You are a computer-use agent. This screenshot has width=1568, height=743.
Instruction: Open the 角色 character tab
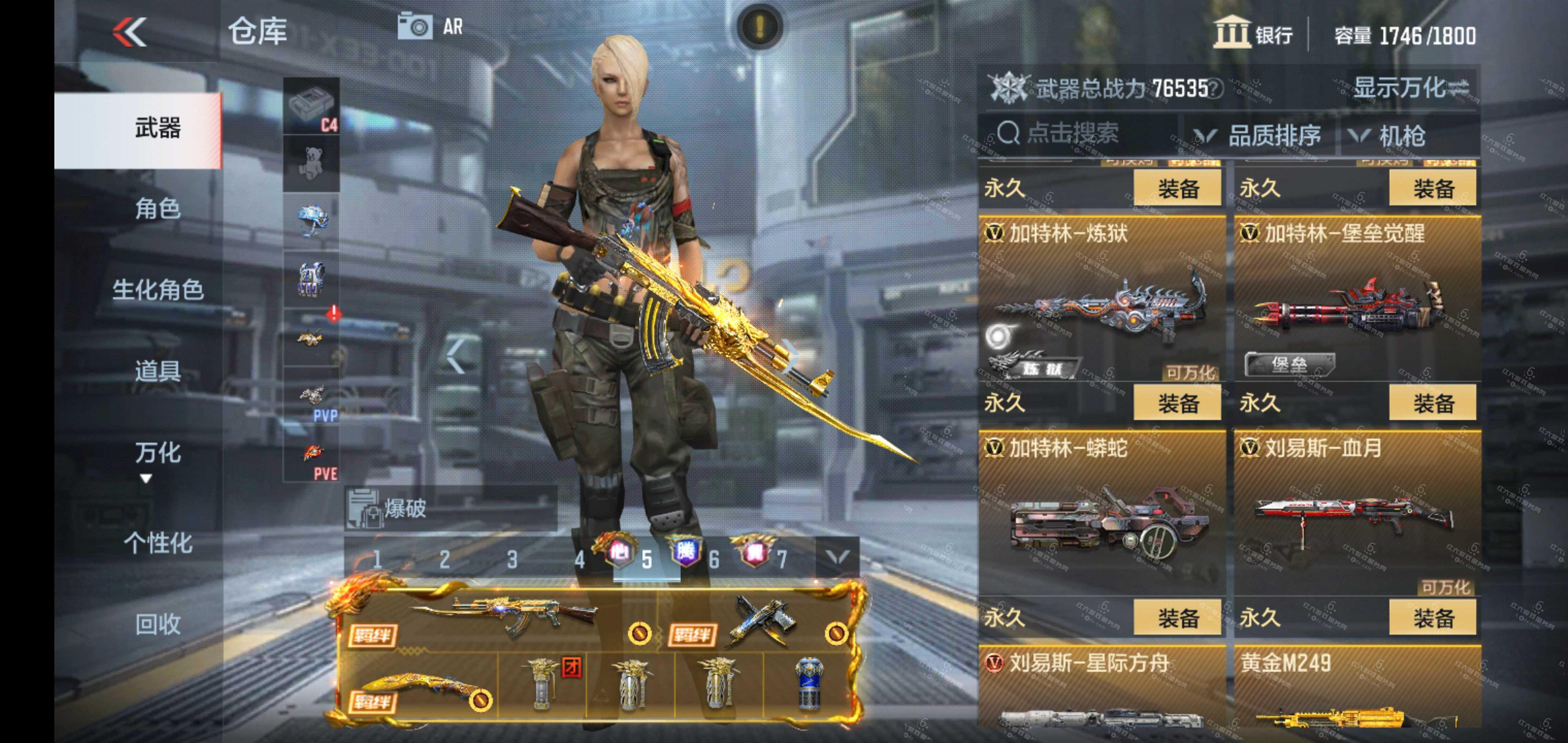pyautogui.click(x=157, y=209)
